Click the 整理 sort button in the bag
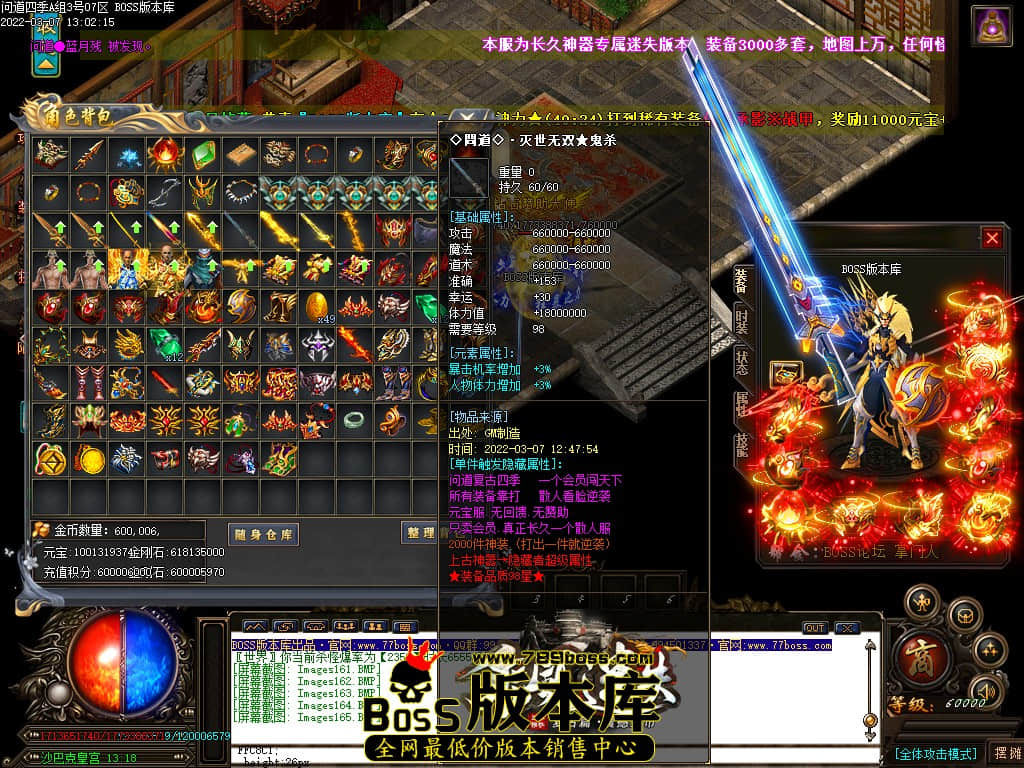 pos(421,533)
